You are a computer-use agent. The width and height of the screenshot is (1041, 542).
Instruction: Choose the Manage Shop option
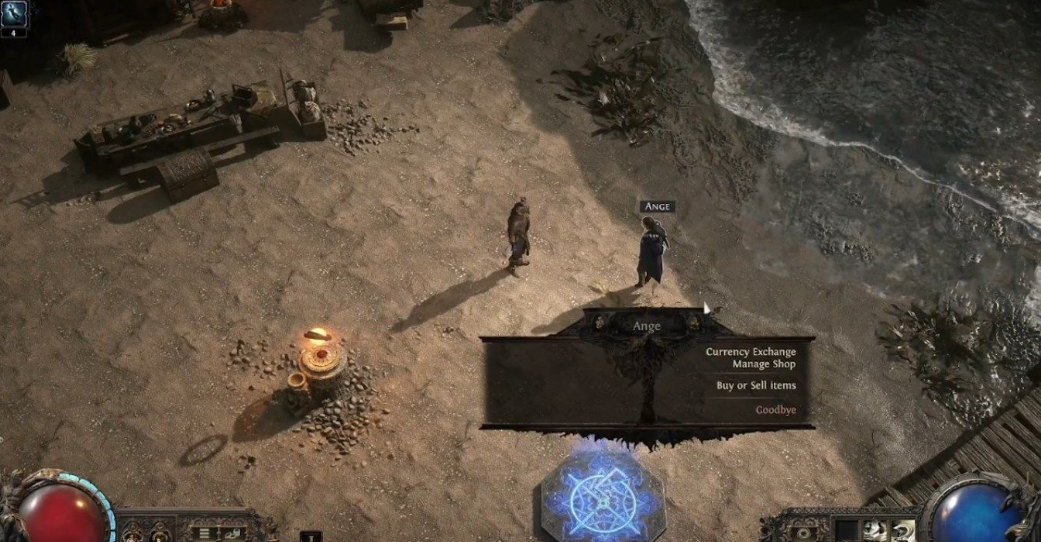coord(764,364)
